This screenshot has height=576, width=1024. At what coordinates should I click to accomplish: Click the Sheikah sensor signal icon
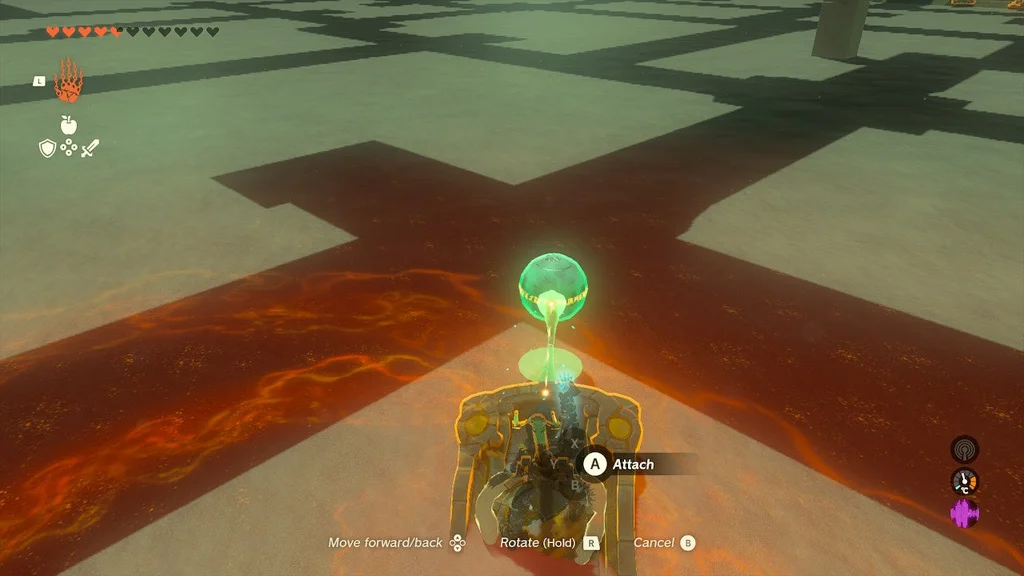964,449
